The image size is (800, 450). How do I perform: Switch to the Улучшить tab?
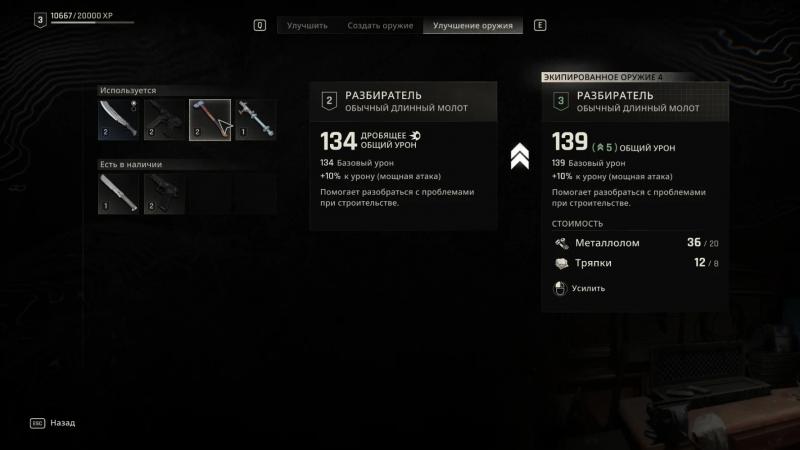click(307, 25)
